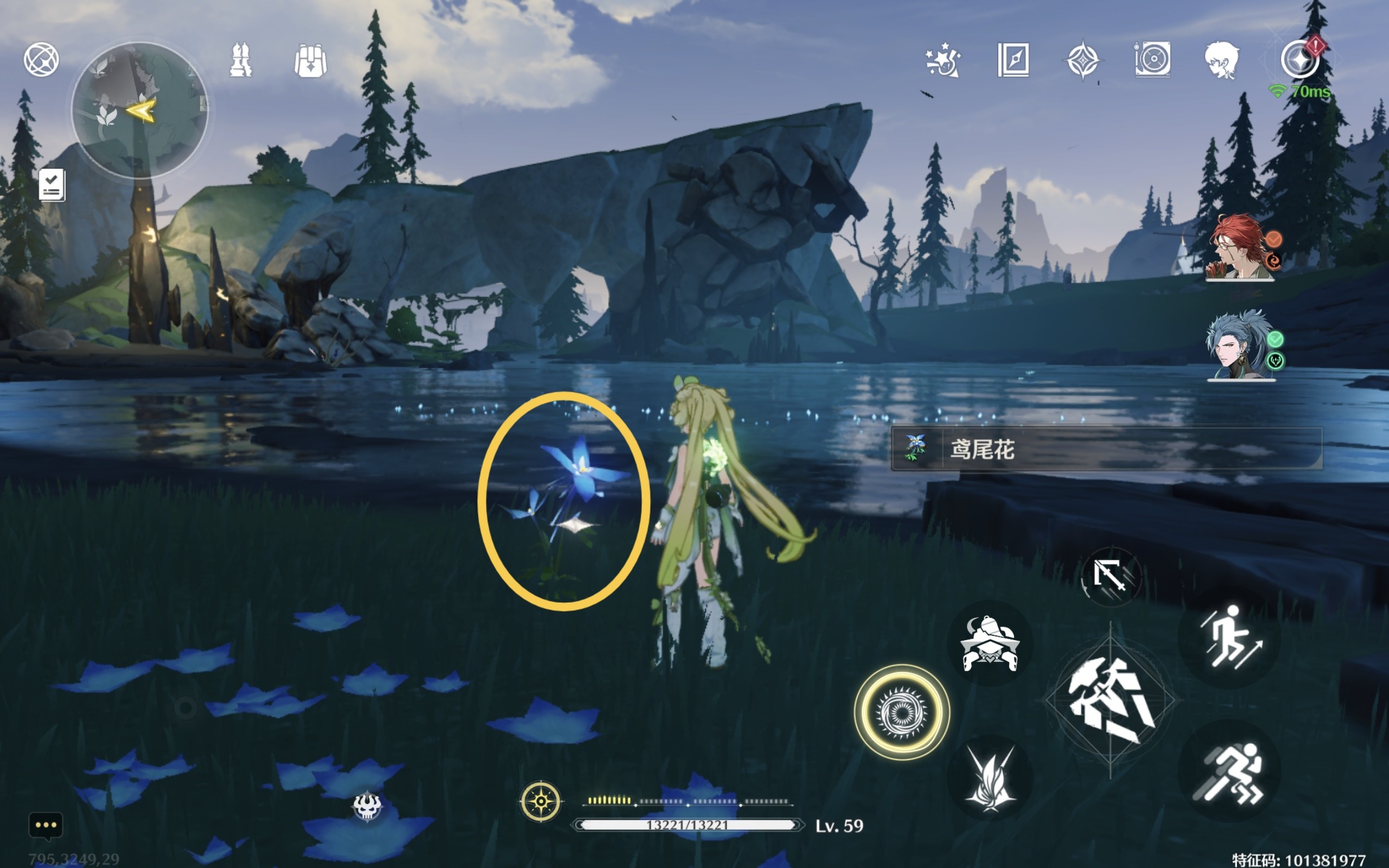Trigger the echo creature skill icon
Image resolution: width=1389 pixels, height=868 pixels.
click(990, 643)
